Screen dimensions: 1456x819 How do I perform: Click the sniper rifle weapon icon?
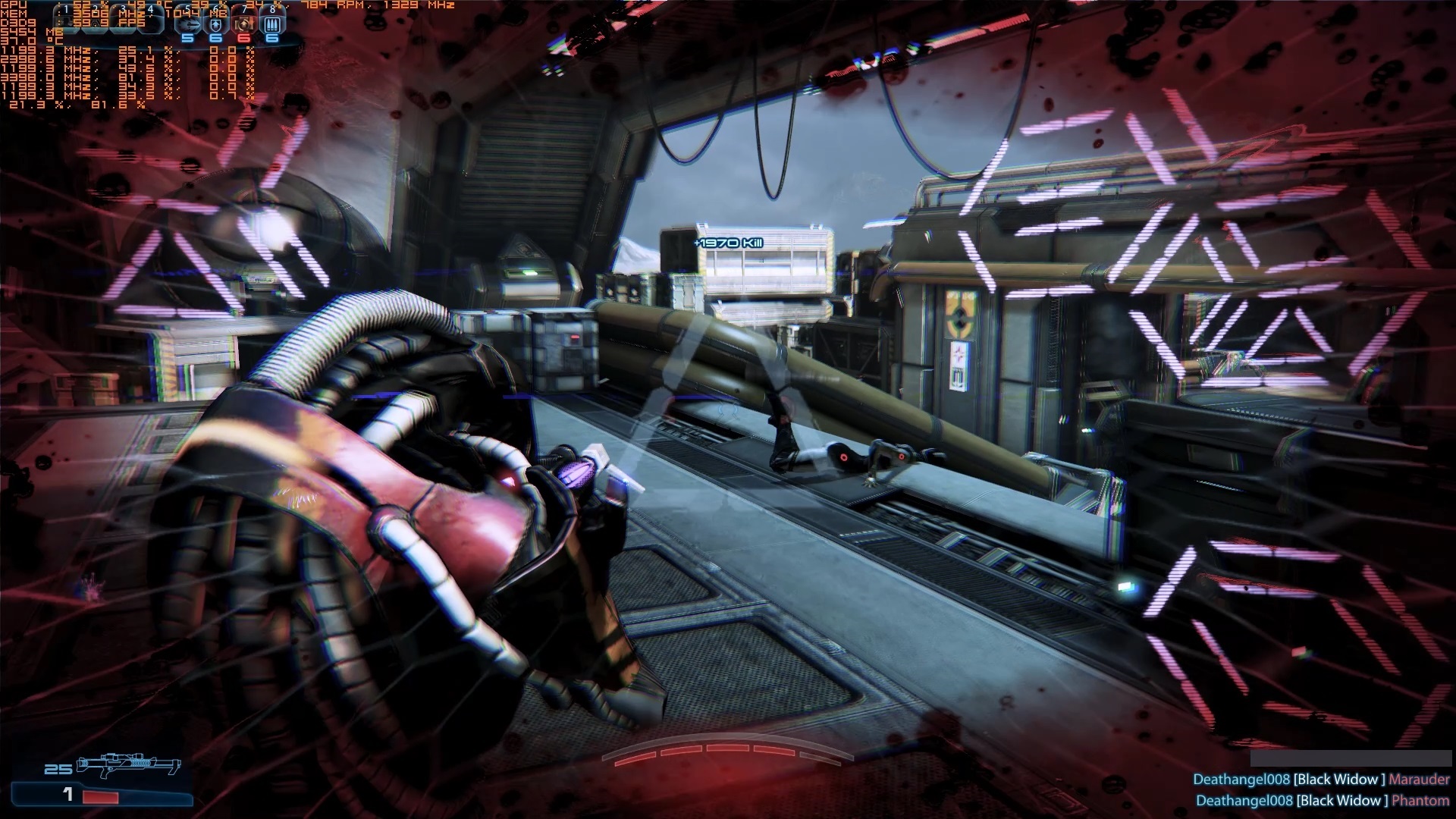coord(129,765)
